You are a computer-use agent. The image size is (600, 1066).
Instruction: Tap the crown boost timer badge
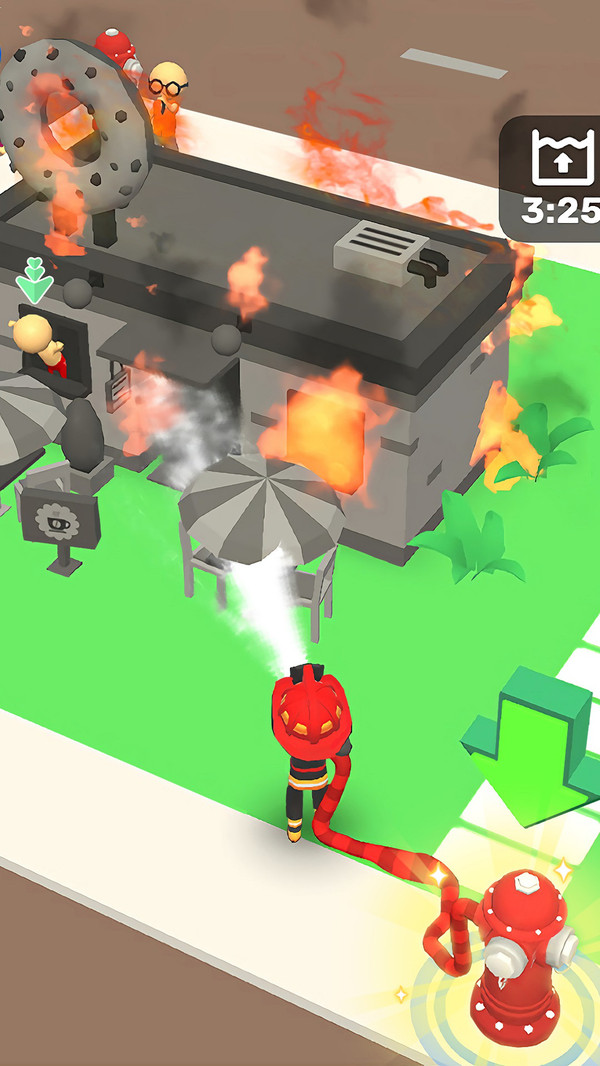click(555, 178)
